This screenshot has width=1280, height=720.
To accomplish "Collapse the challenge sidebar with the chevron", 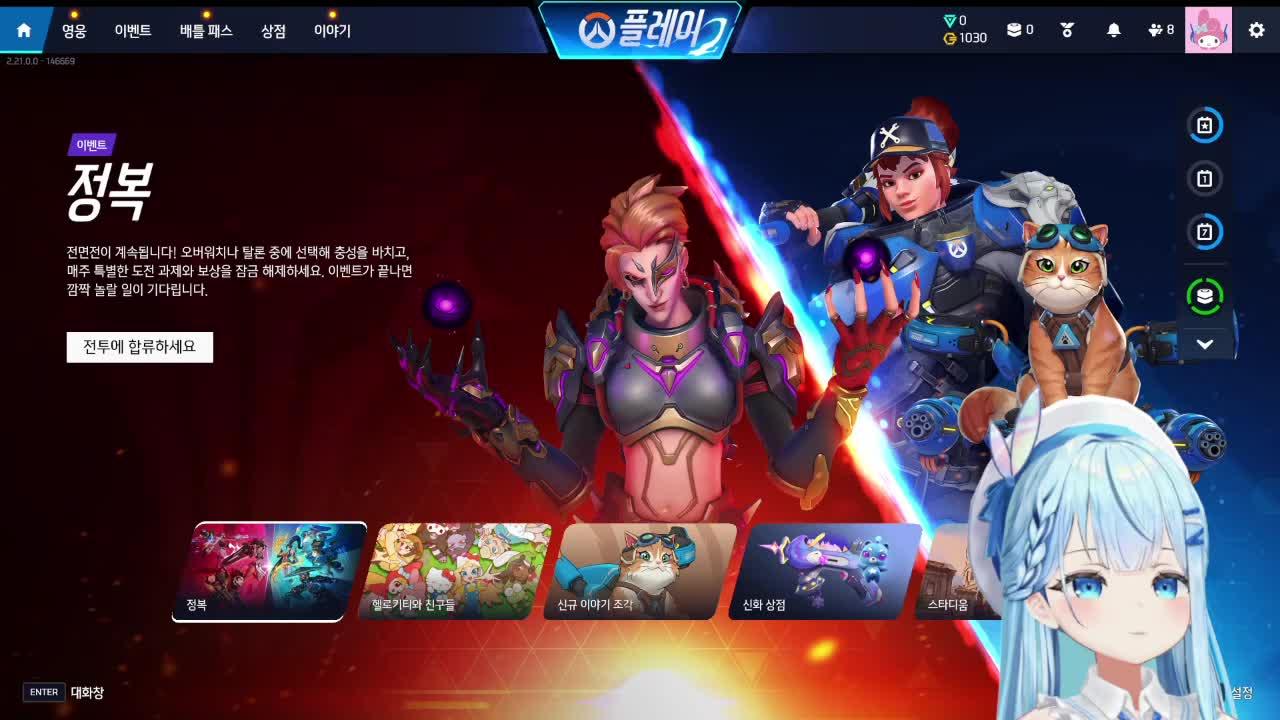I will [1205, 343].
